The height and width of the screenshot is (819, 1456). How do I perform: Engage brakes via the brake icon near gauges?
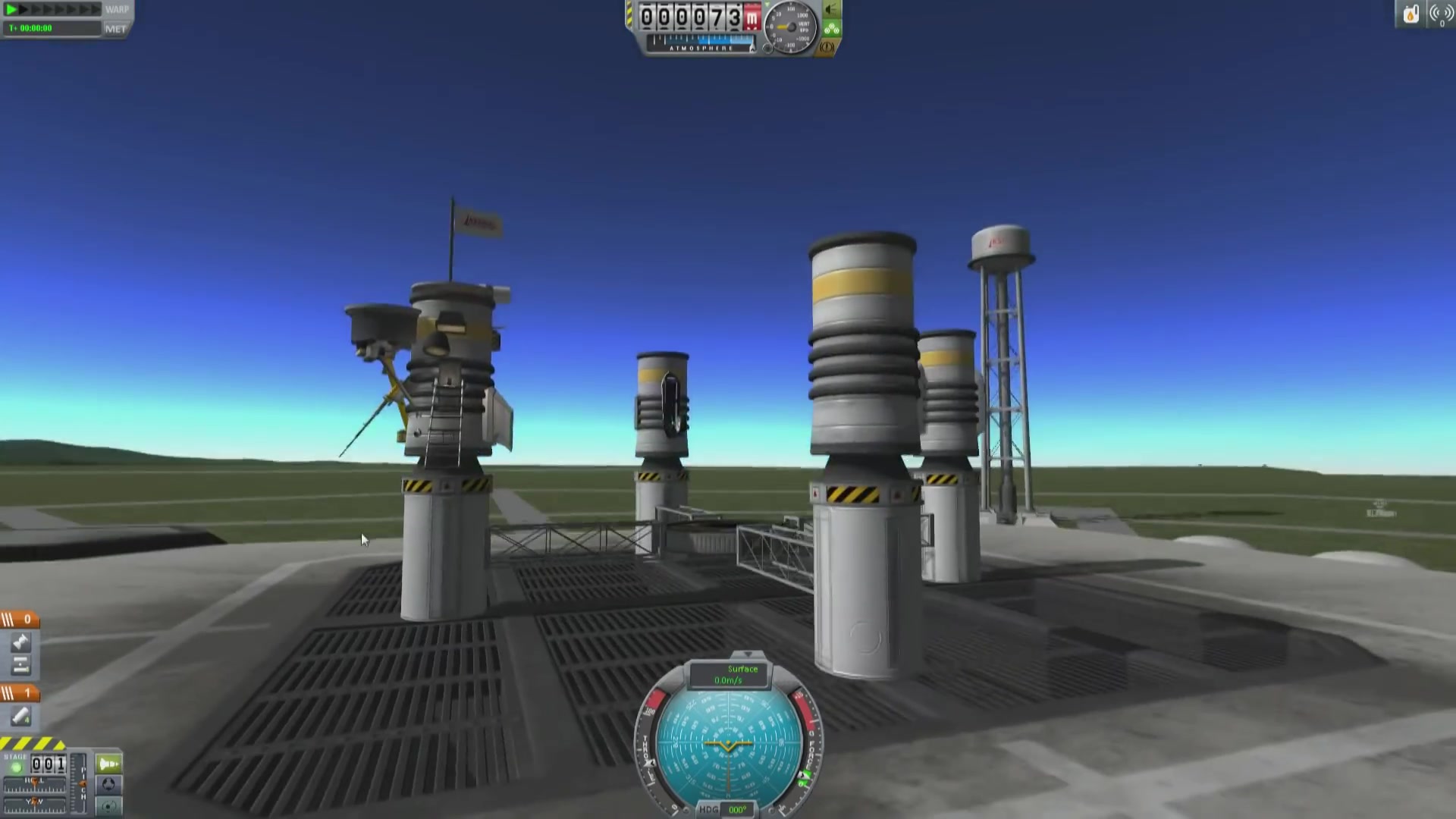[x=827, y=46]
